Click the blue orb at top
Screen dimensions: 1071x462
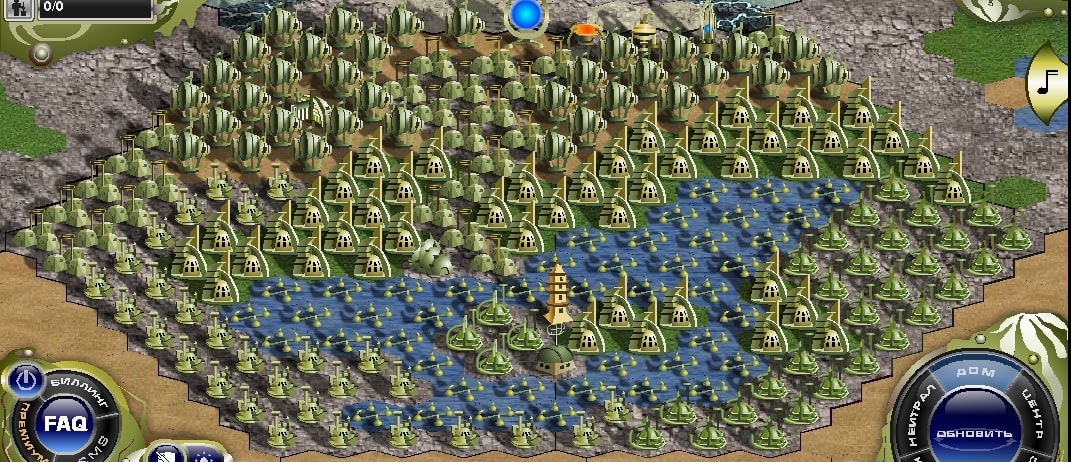pyautogui.click(x=524, y=15)
